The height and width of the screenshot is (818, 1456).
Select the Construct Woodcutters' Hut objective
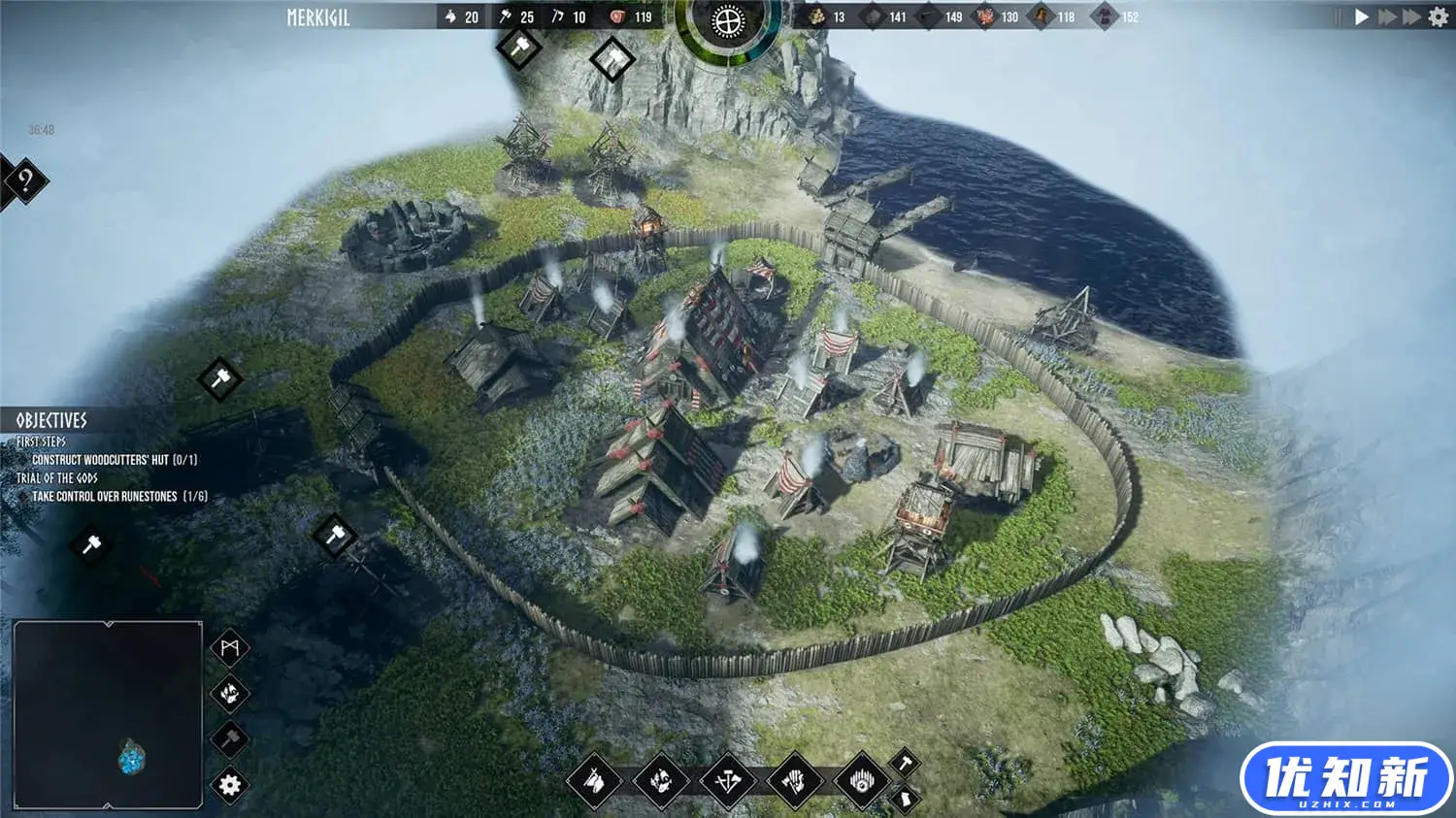114,460
